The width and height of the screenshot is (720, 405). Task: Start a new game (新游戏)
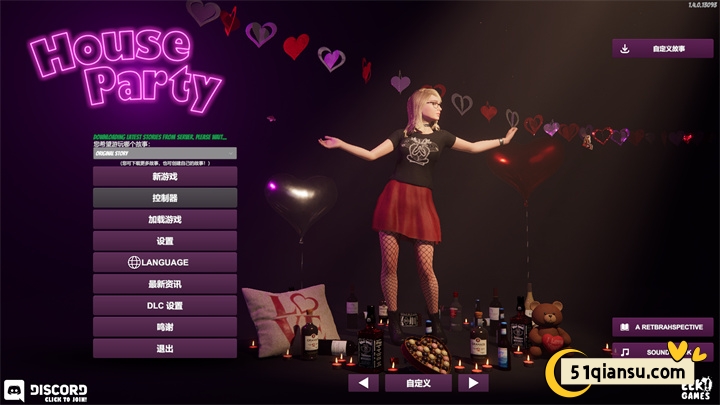pos(165,176)
